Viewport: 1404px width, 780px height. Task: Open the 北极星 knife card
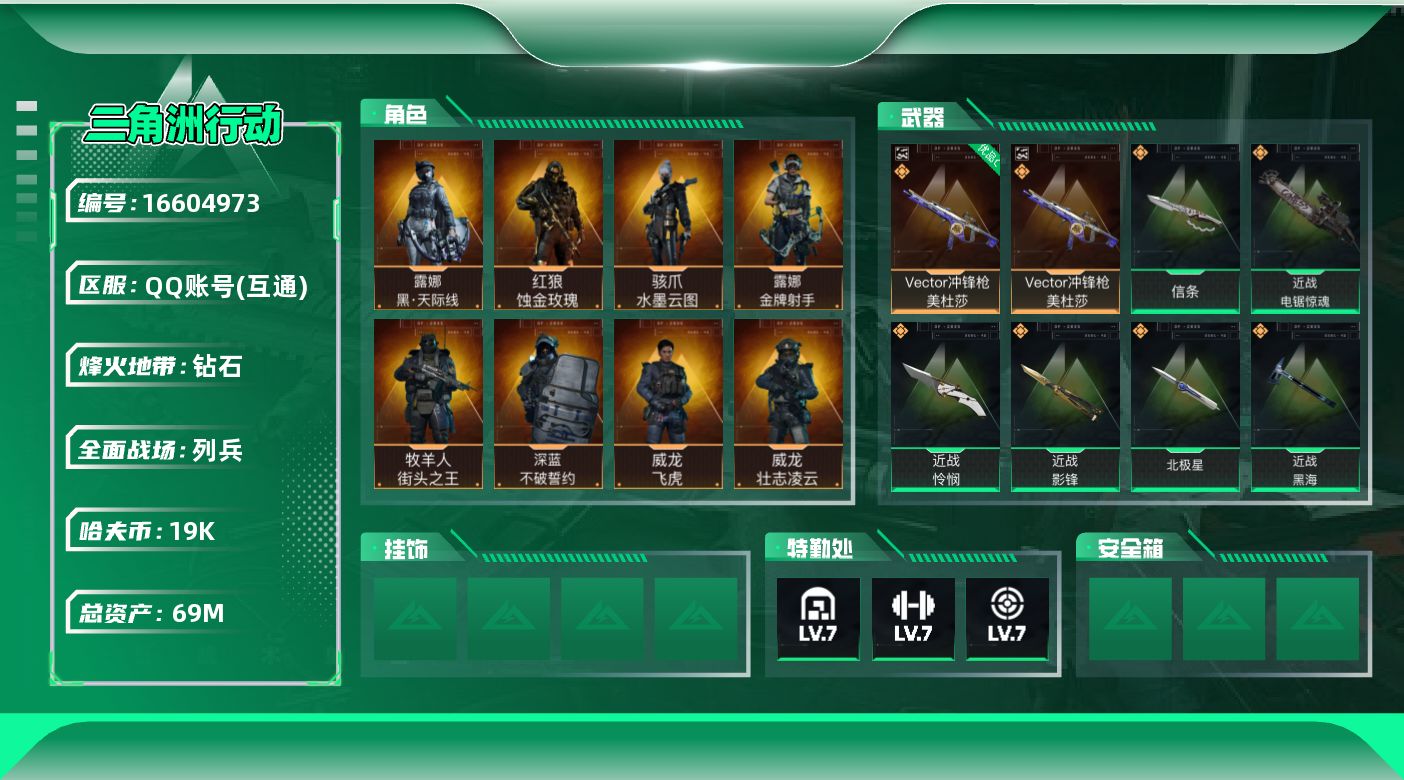tap(1185, 406)
